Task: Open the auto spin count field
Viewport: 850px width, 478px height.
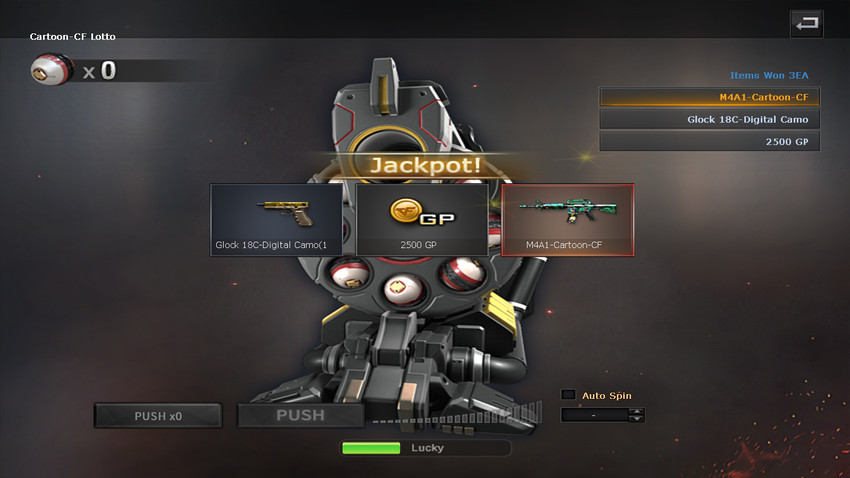Action: (595, 415)
